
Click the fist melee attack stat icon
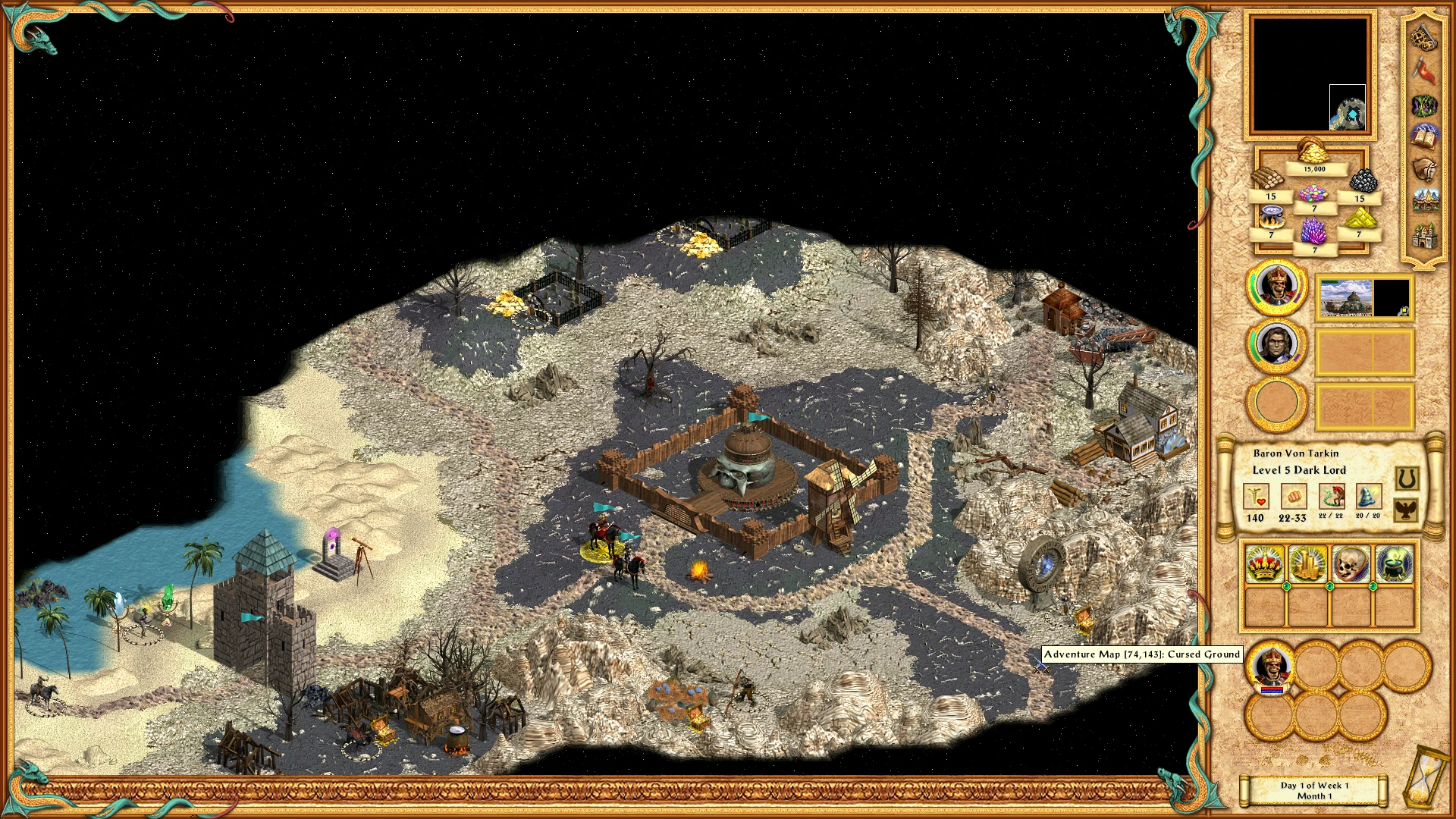(1294, 497)
